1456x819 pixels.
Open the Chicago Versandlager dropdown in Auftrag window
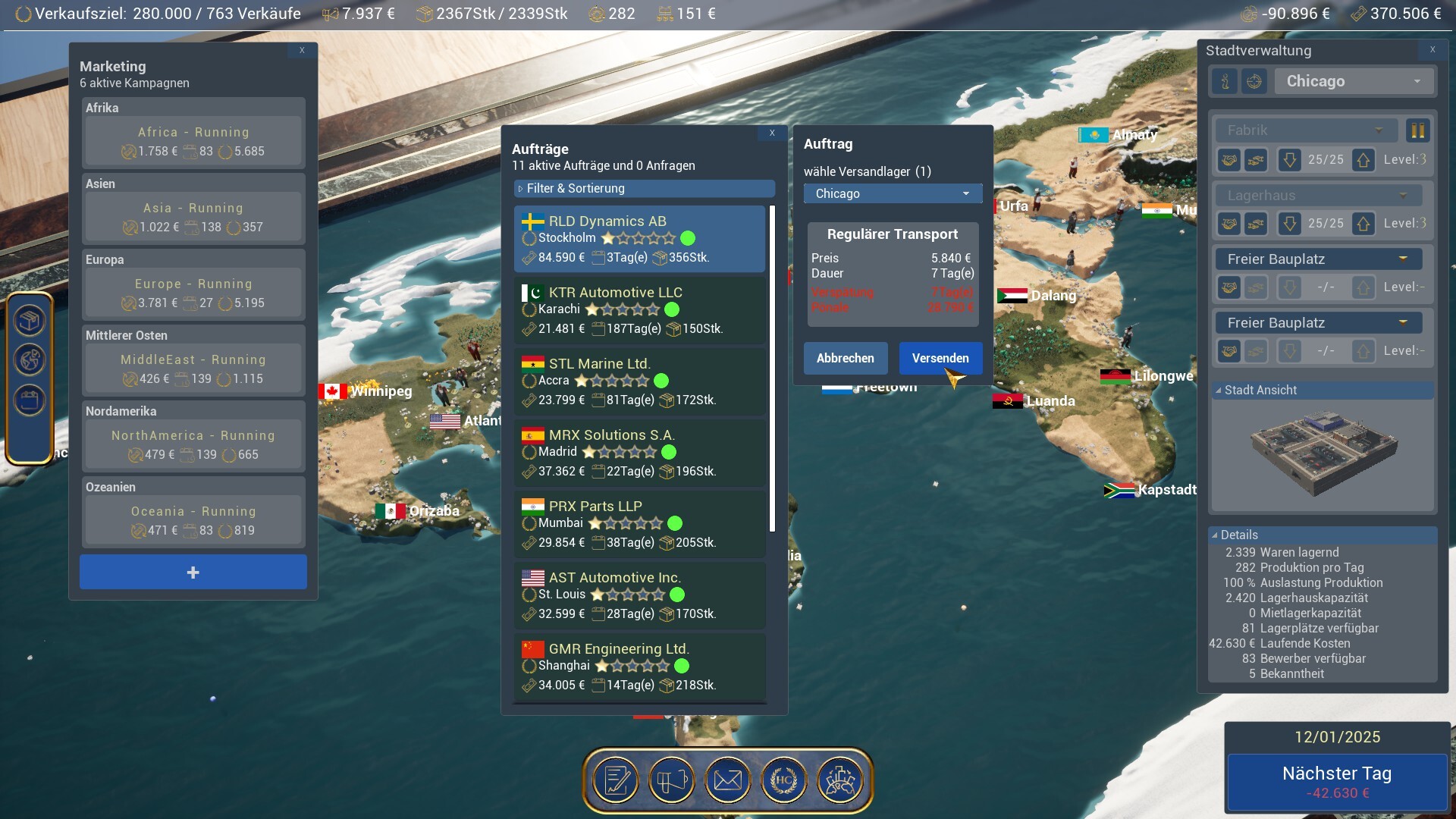coord(893,193)
